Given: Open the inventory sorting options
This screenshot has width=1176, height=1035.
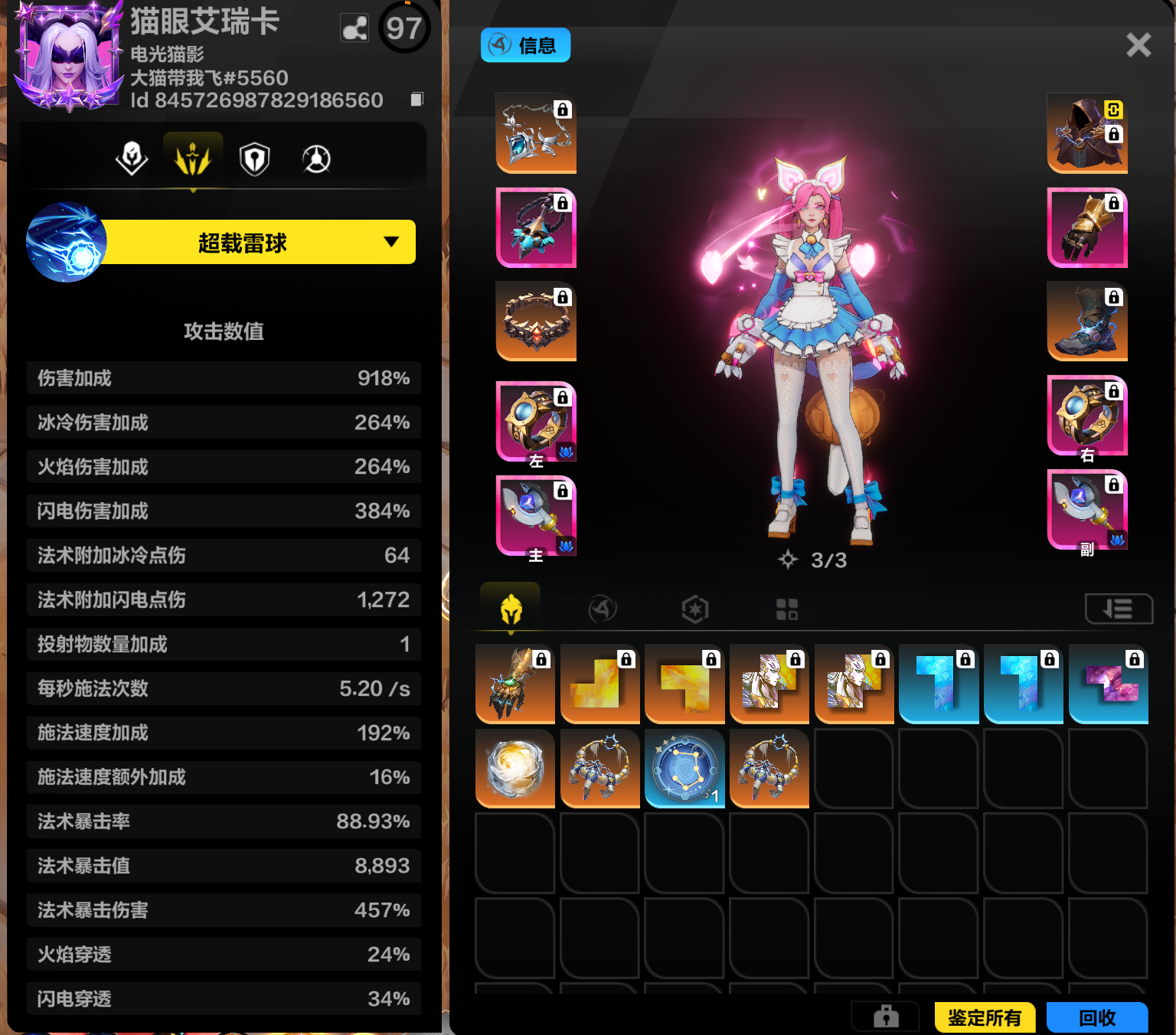Looking at the screenshot, I should coord(1119,609).
